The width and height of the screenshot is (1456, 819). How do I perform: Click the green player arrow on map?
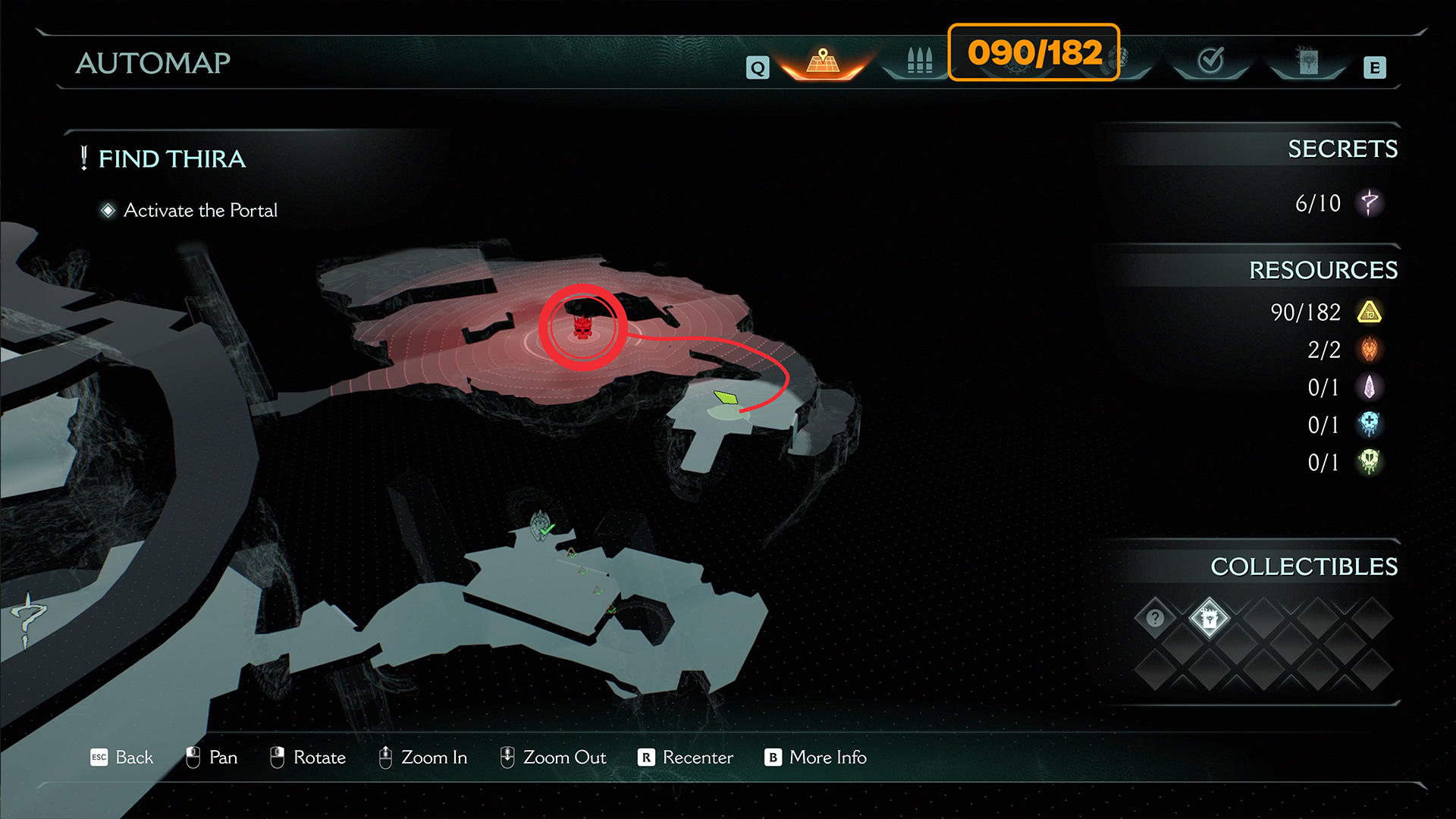point(726,397)
